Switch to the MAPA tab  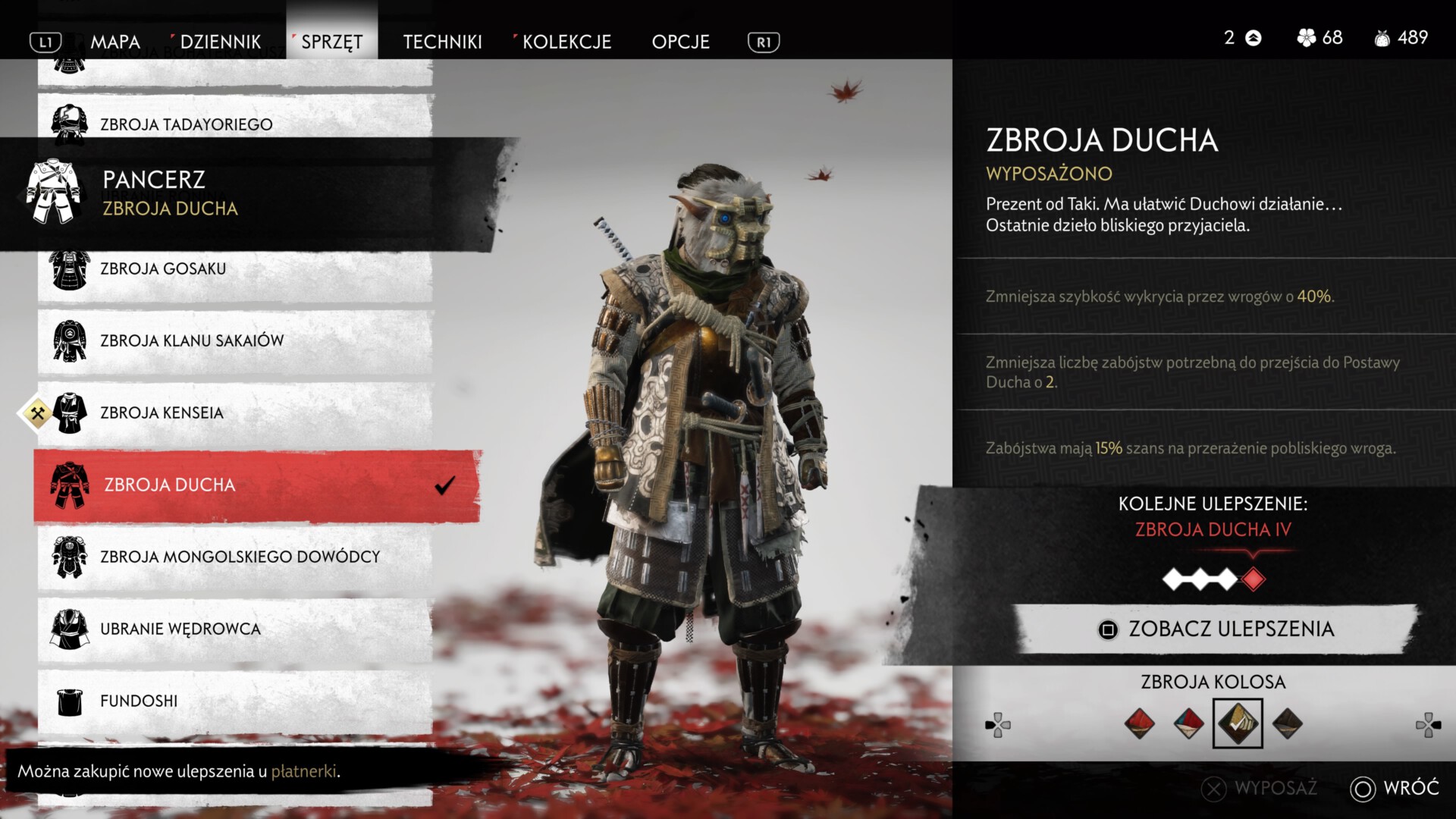click(x=115, y=42)
